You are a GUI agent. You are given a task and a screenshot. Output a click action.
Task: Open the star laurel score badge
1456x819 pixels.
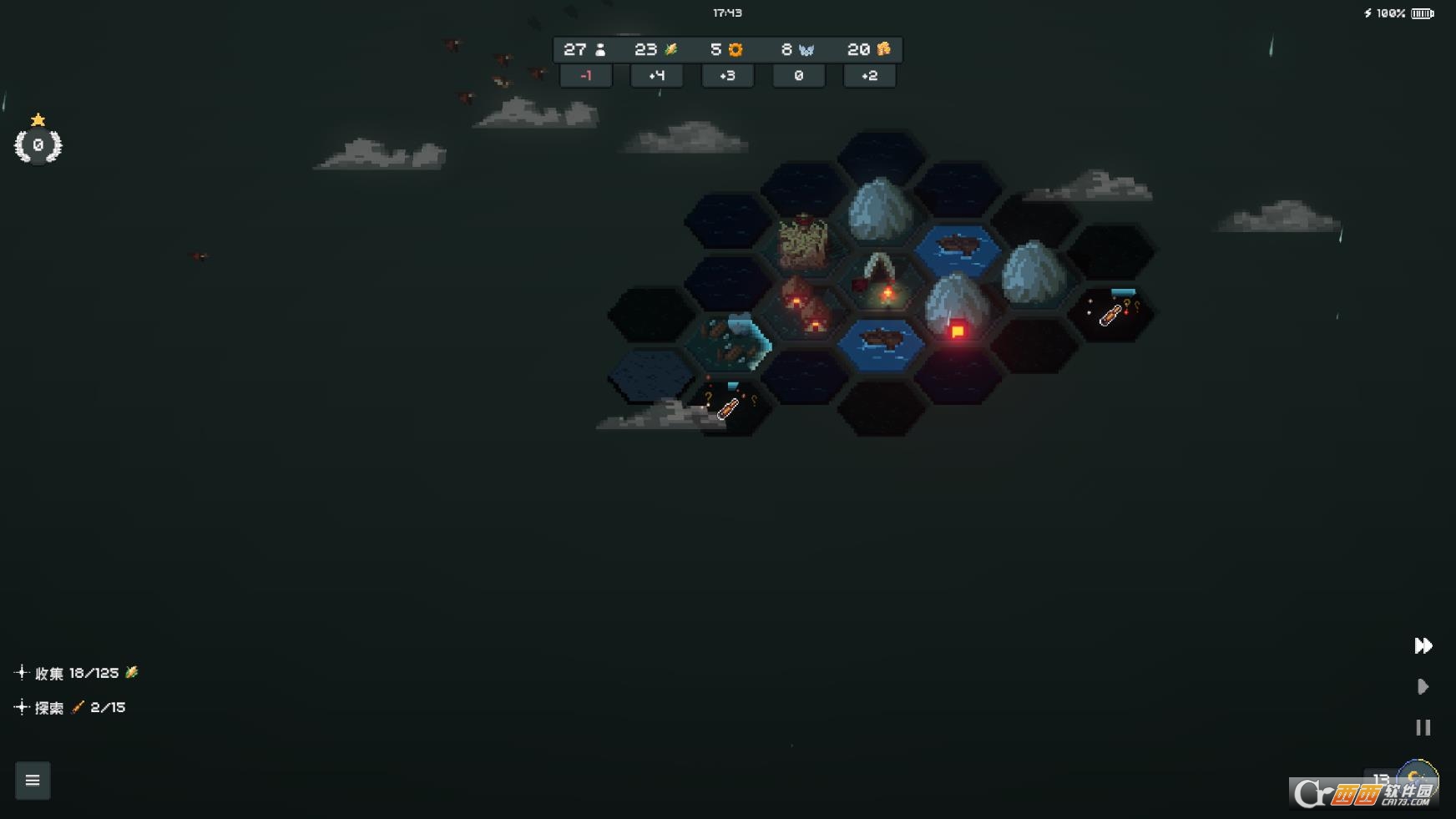click(38, 144)
